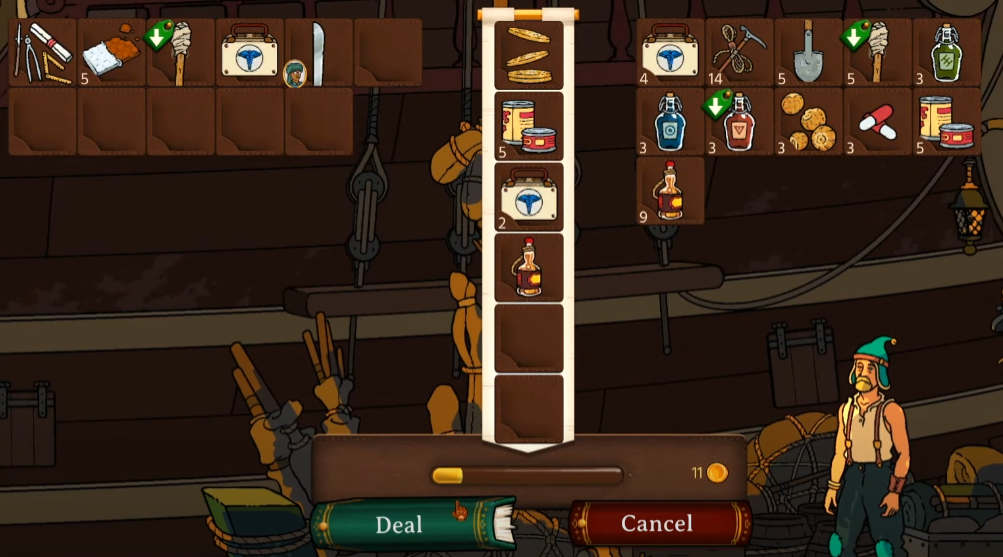
Task: Choose the stack of 9 whisky bottles
Action: point(671,191)
